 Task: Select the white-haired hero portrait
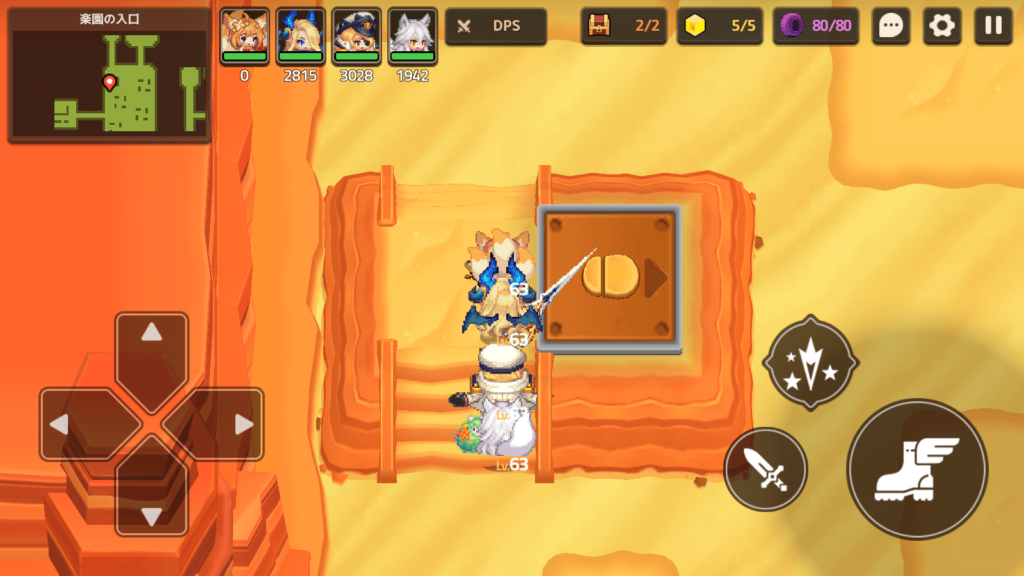[412, 37]
